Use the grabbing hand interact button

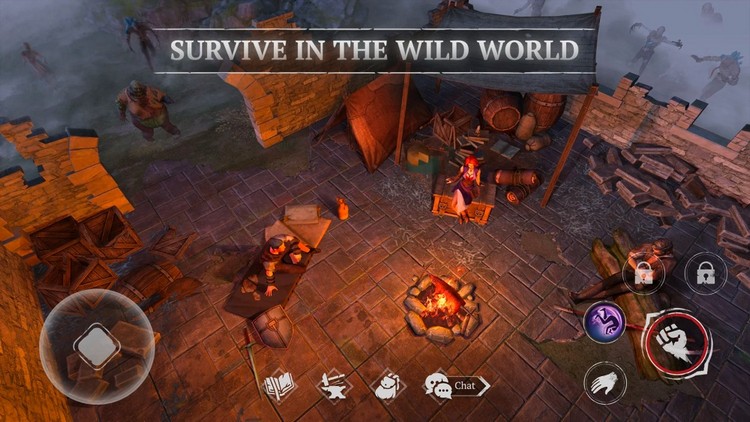tap(605, 381)
